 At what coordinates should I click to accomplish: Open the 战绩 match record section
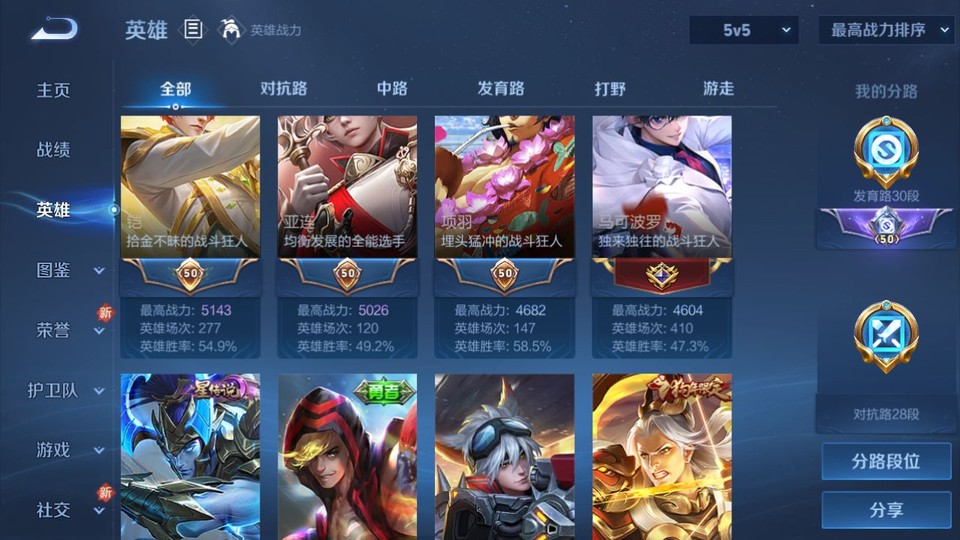click(54, 150)
